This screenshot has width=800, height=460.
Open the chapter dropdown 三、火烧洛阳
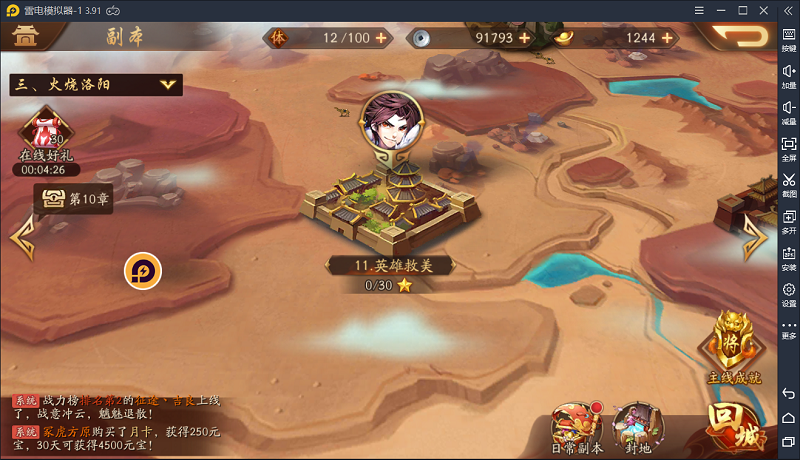point(95,85)
